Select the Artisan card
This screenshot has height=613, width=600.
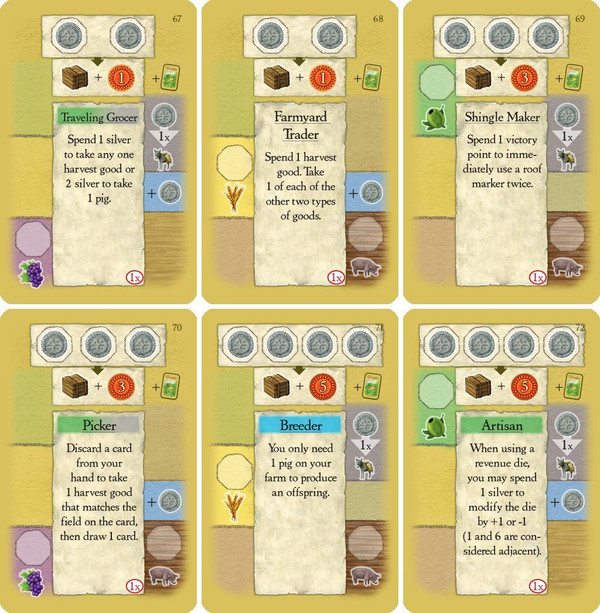(498, 460)
